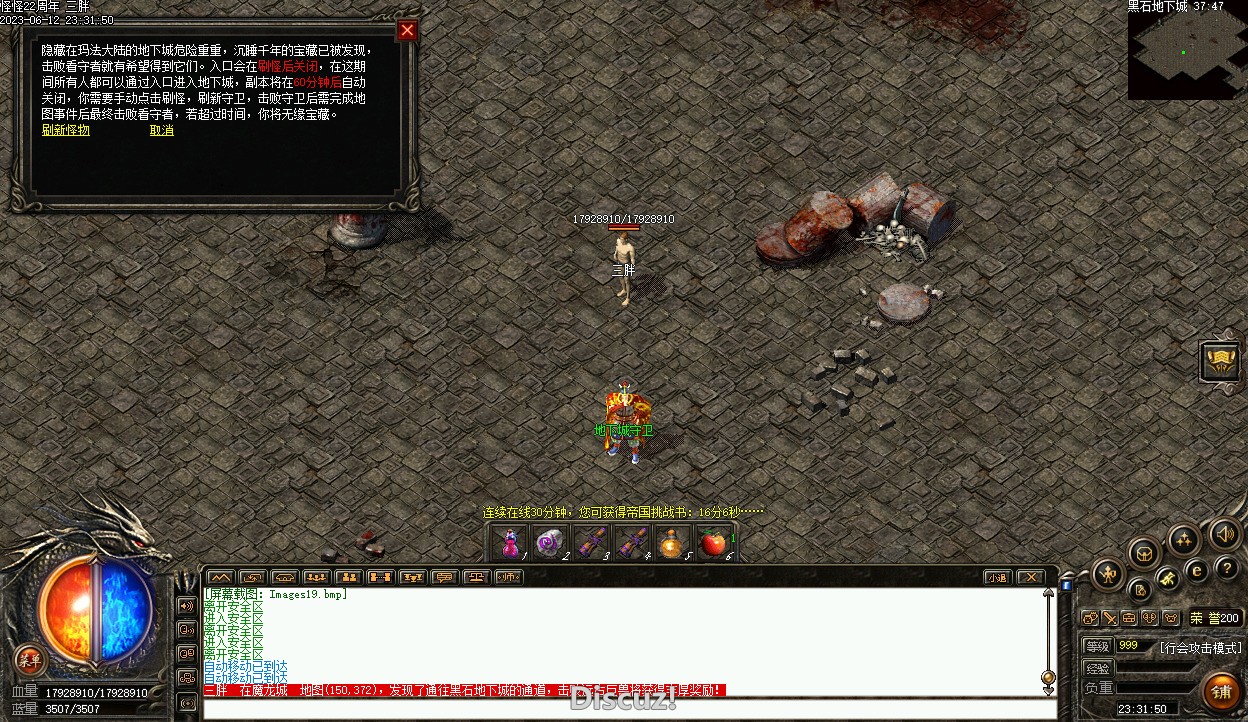Use the golden potion in hotbar slot 5
The height and width of the screenshot is (722, 1248).
pos(671,543)
